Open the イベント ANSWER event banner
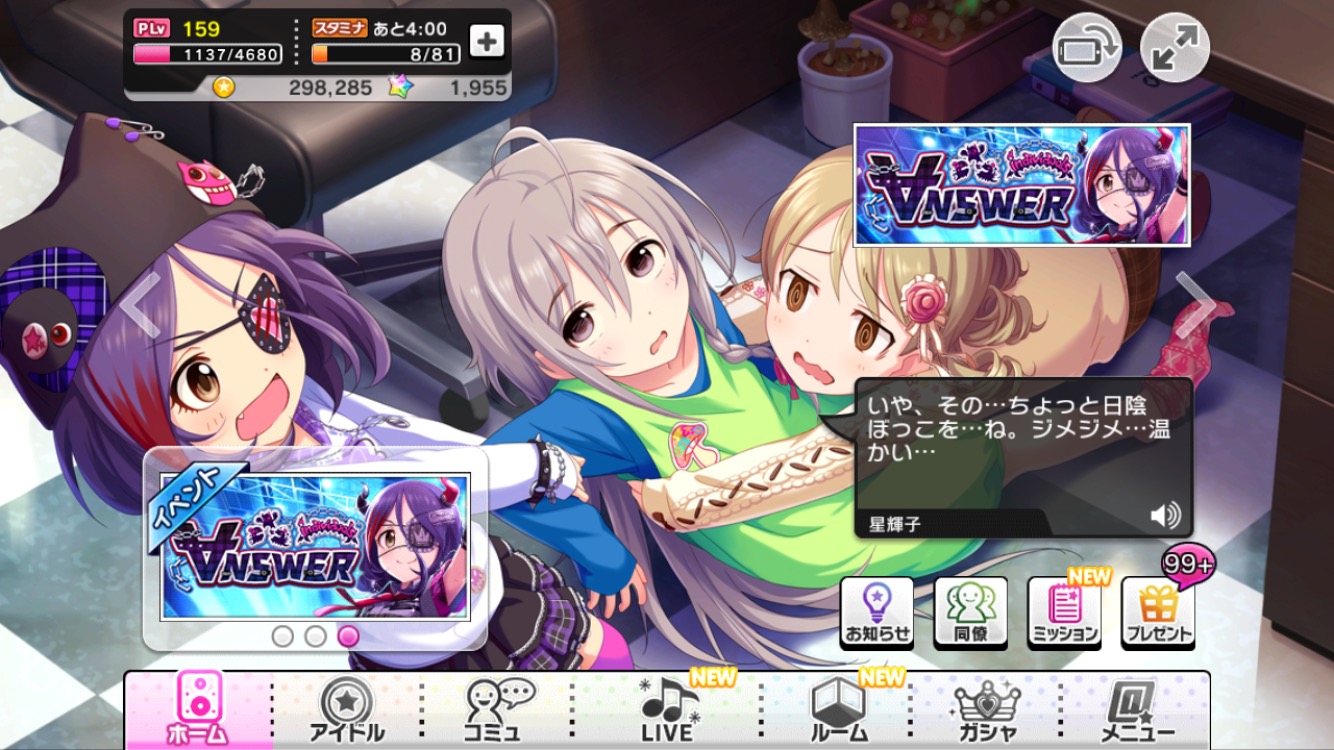Viewport: 1334px width, 750px height. point(315,546)
